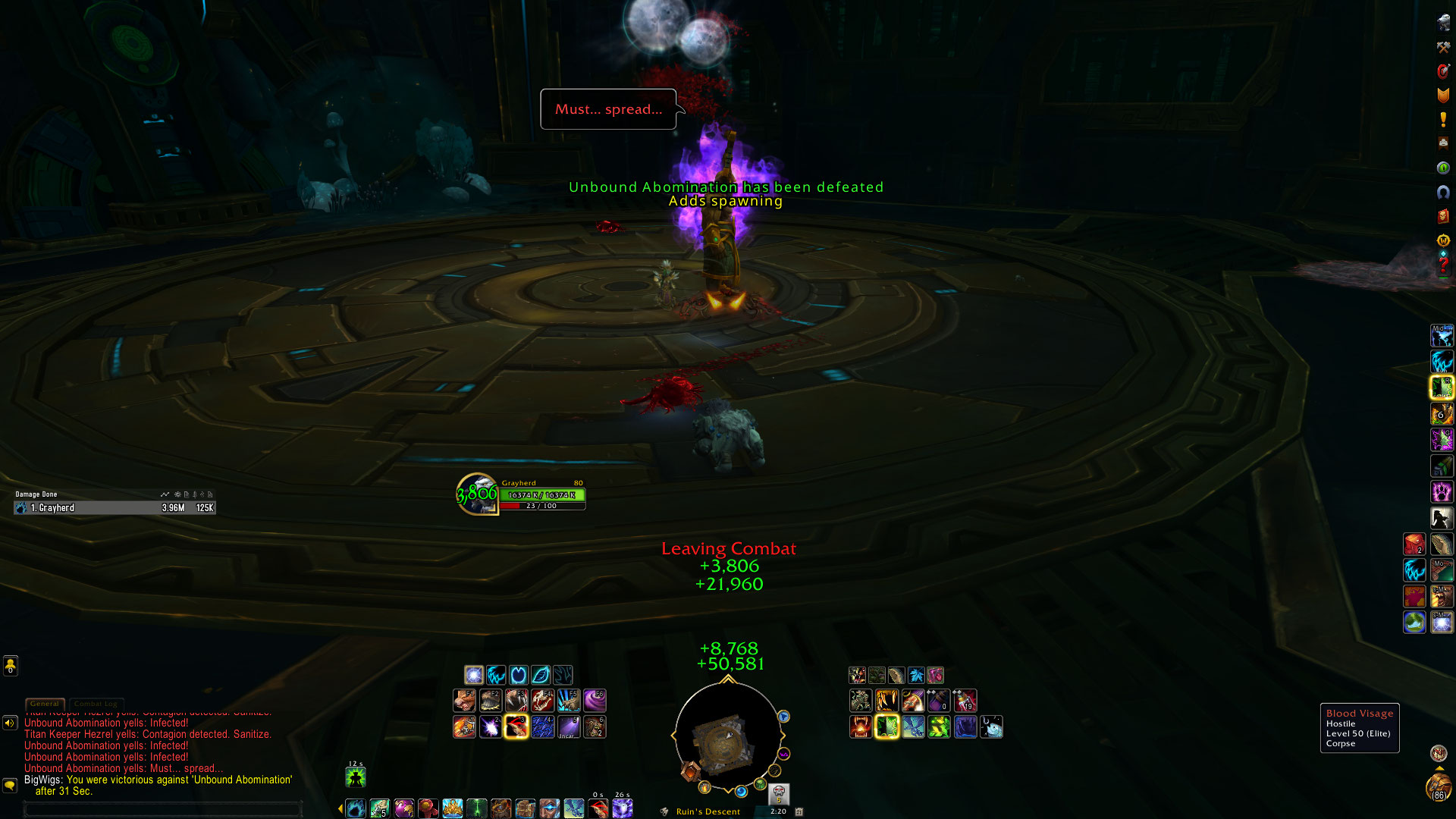Open the calendar button beside the clock
The image size is (1456, 819).
pos(799,811)
